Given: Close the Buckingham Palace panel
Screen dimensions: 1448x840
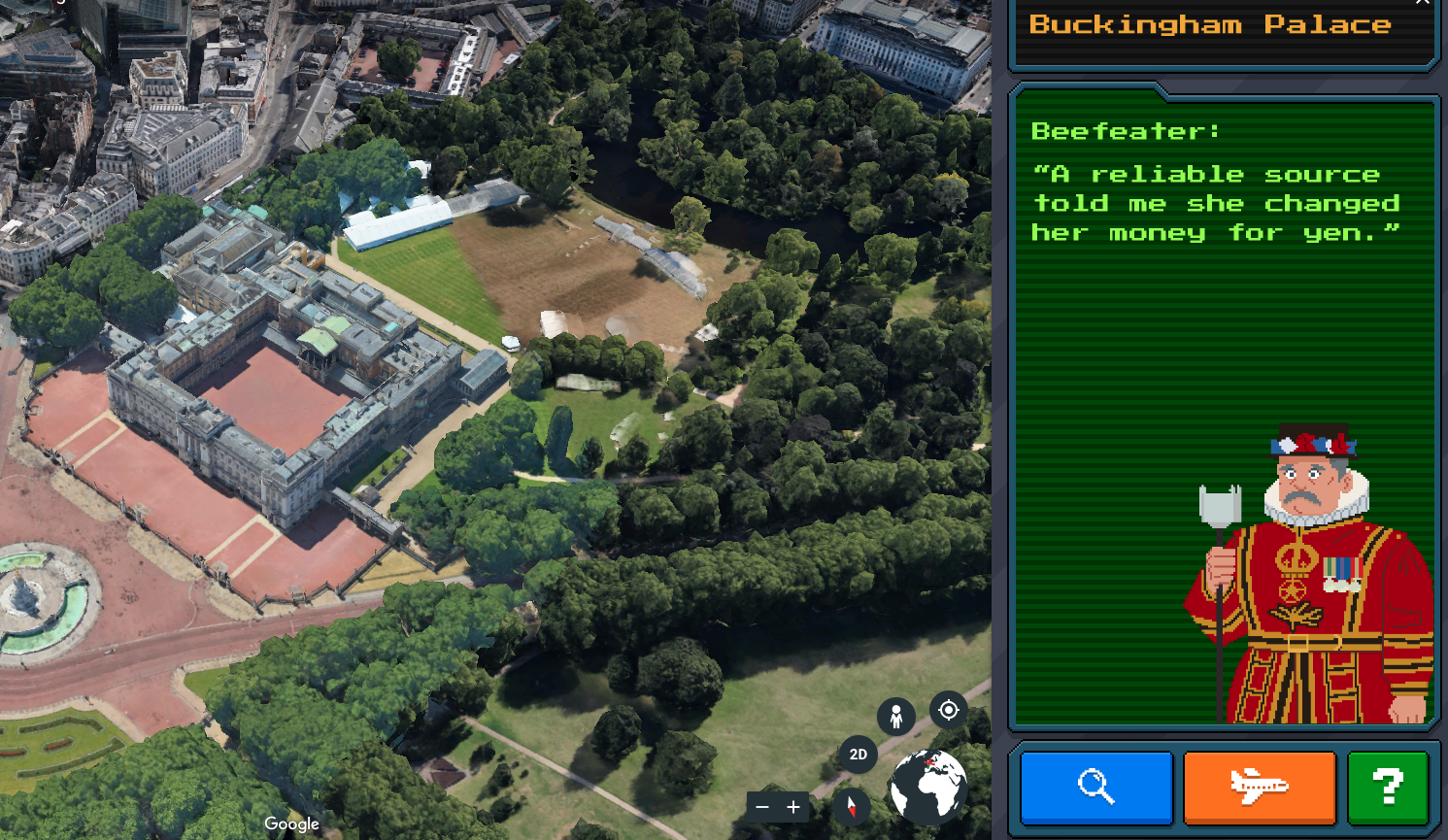Looking at the screenshot, I should click(1423, 3).
